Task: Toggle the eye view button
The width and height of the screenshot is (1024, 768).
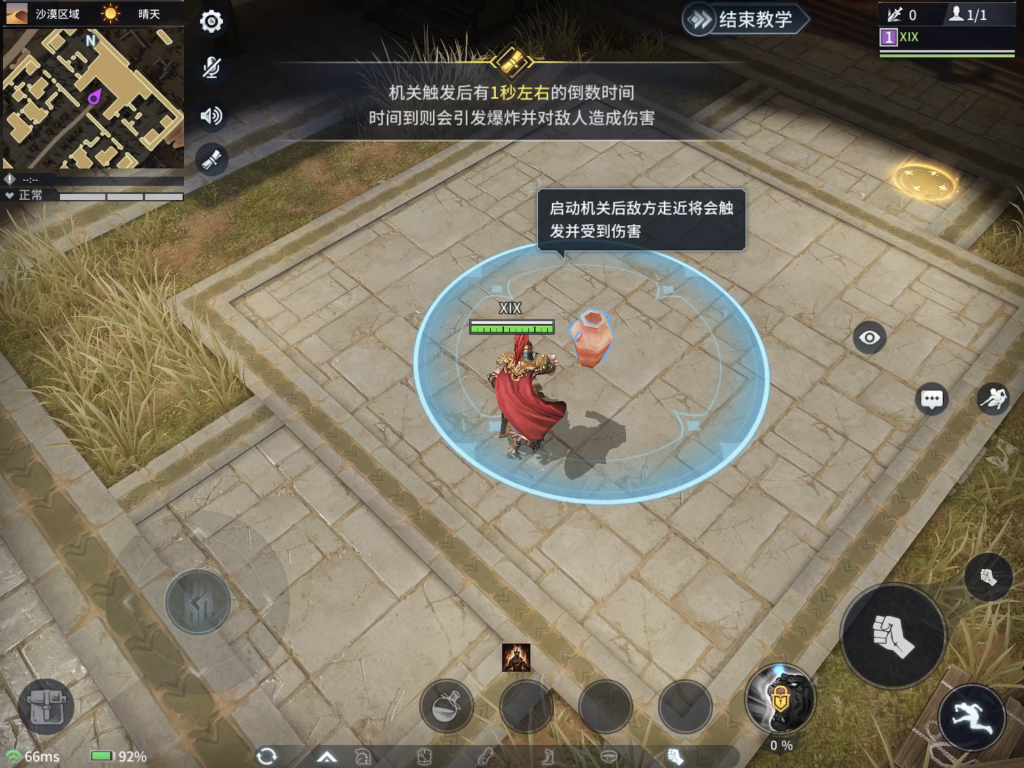Action: point(870,338)
